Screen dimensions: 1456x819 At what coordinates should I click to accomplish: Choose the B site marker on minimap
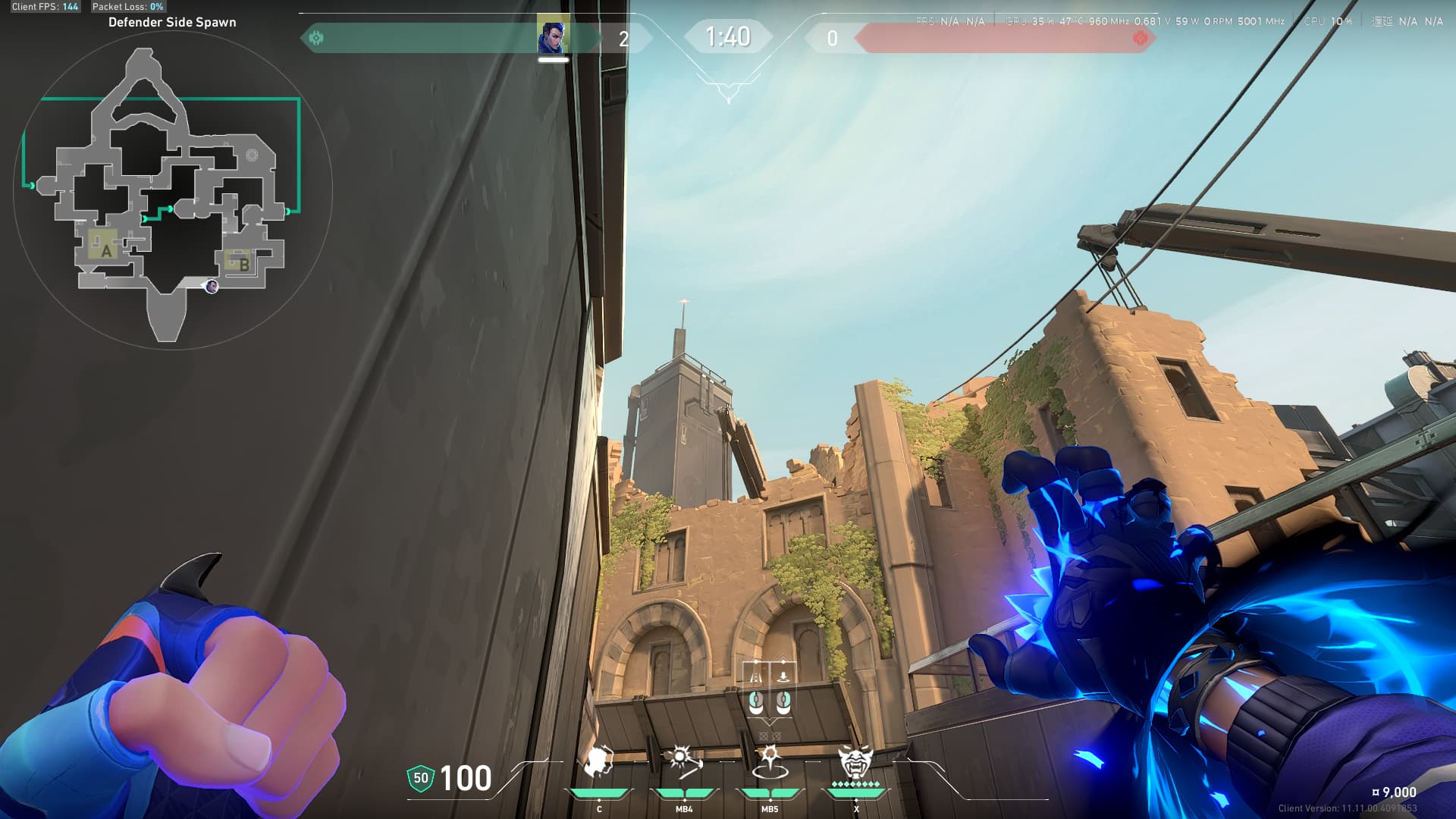pos(243,264)
